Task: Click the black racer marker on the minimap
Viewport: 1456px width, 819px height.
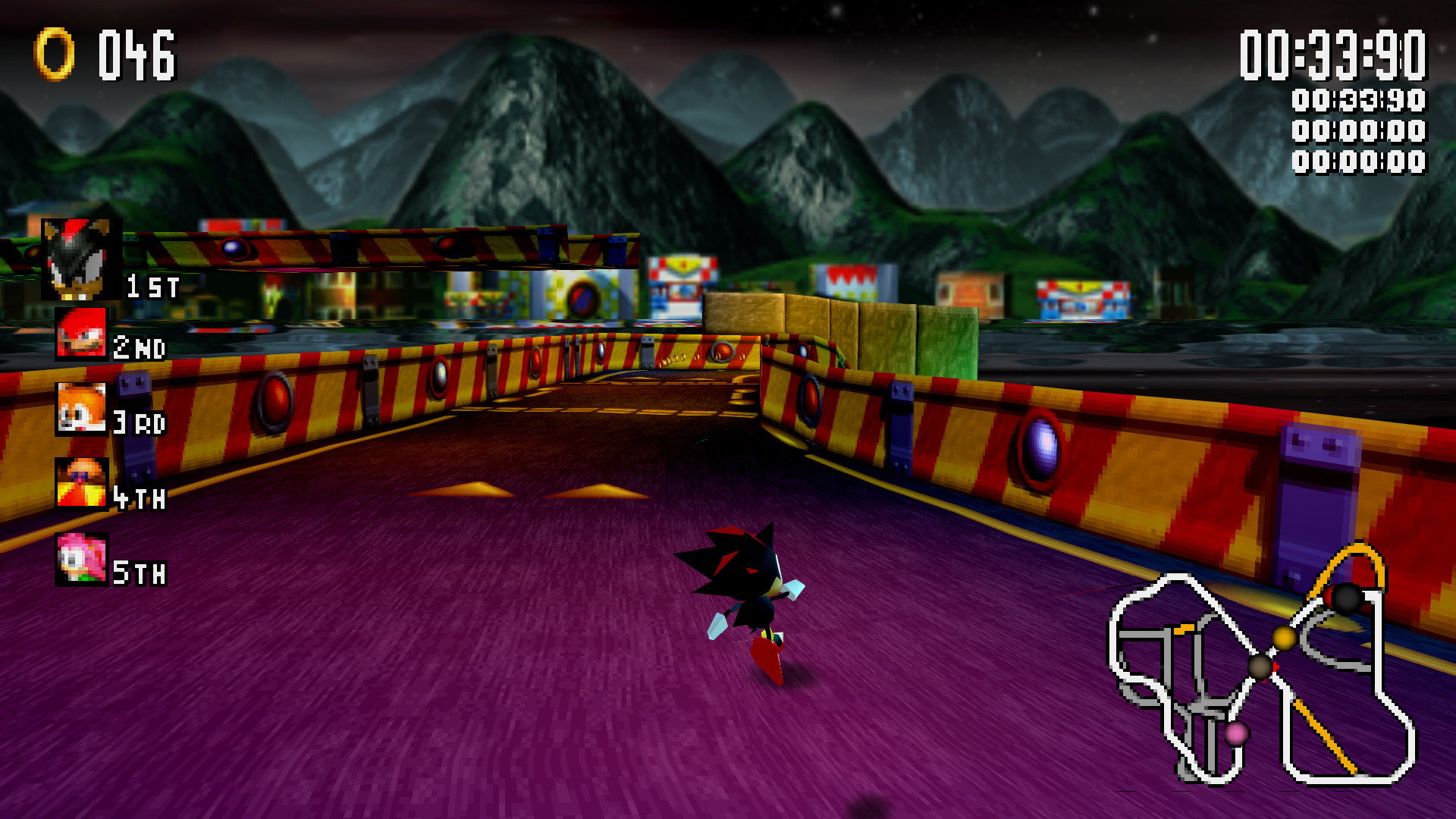Action: coord(1346,597)
